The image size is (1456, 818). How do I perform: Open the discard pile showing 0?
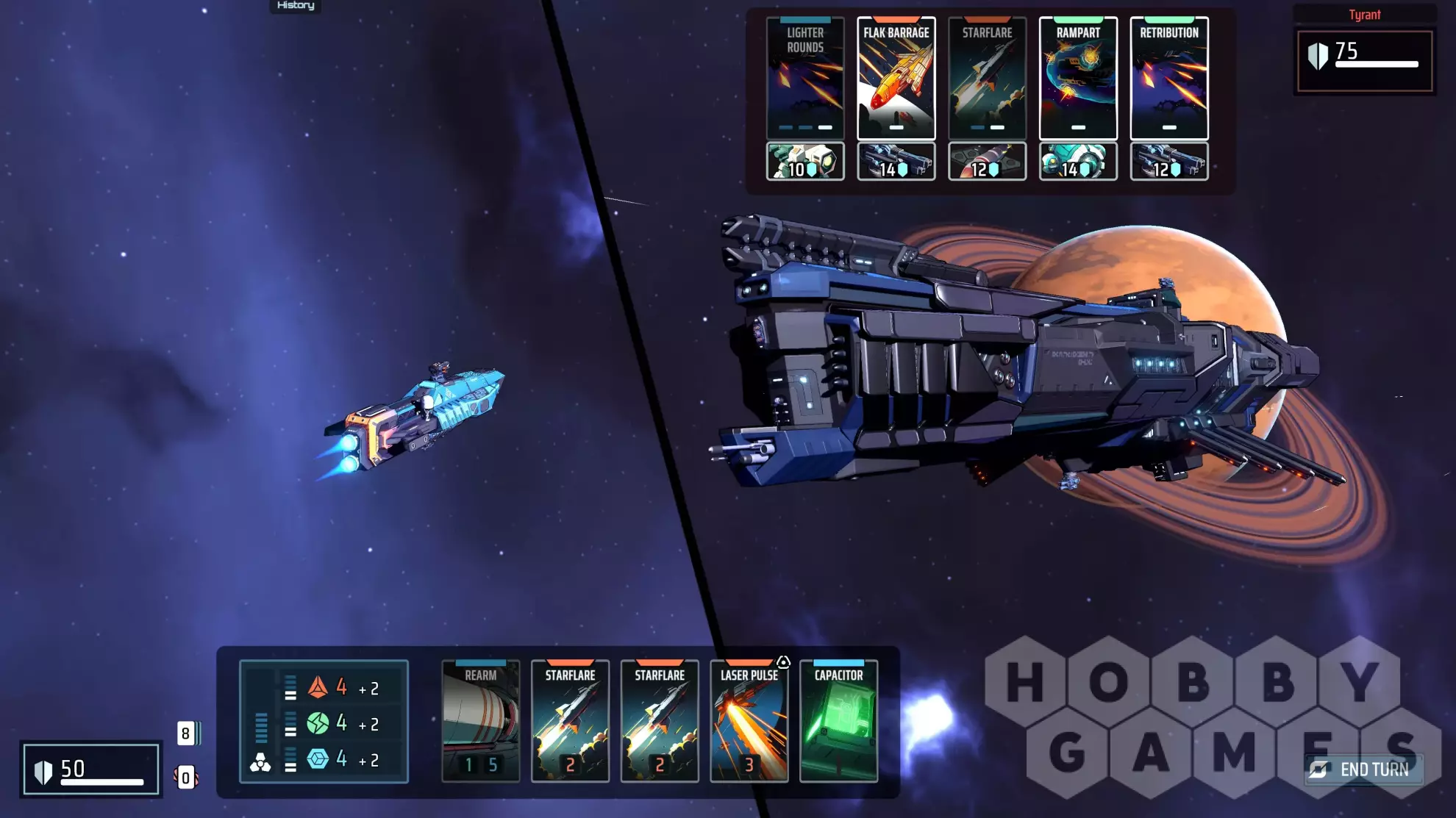[186, 778]
